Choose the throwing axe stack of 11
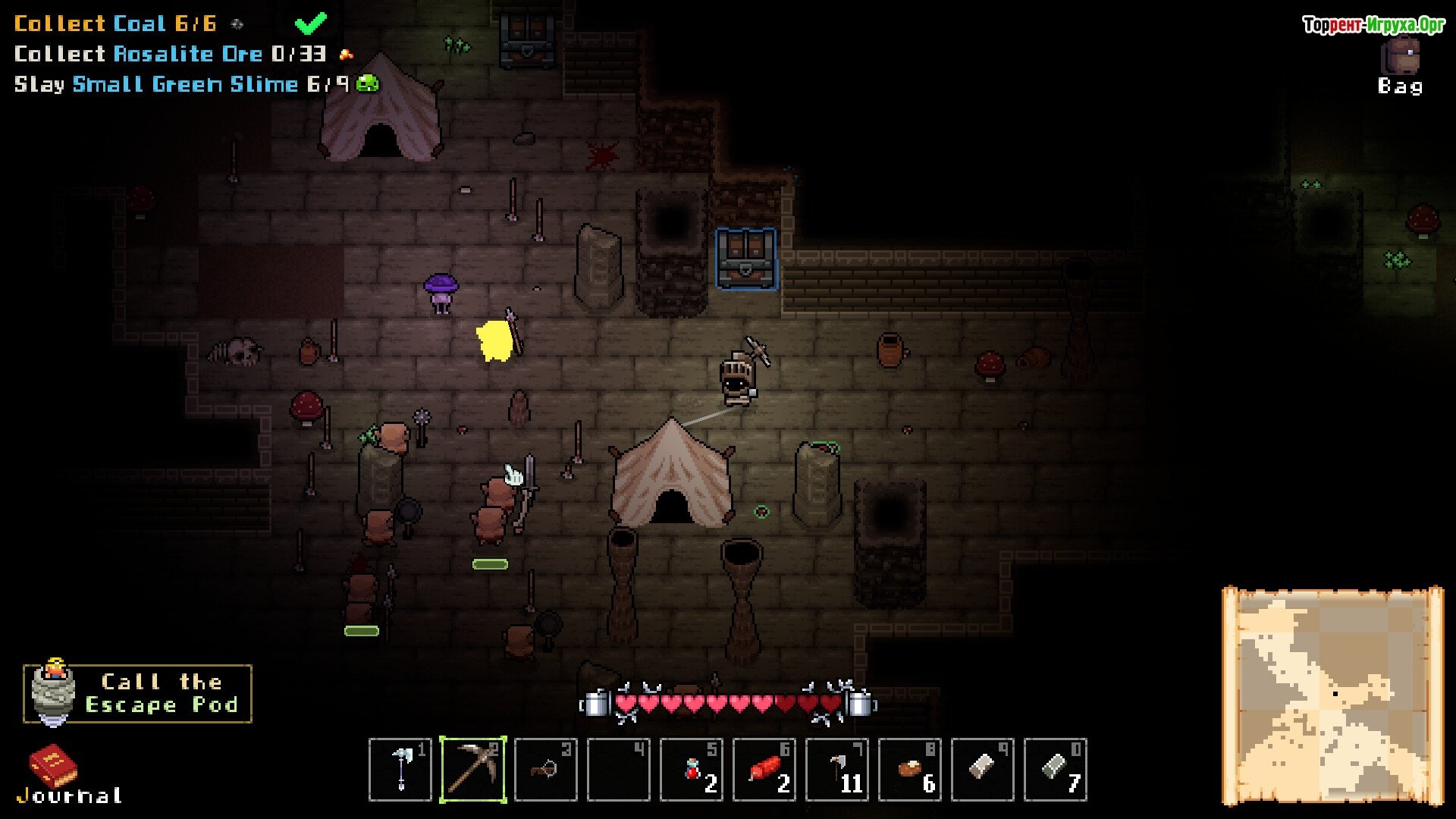Screen dimensions: 1456x819 (x=837, y=770)
